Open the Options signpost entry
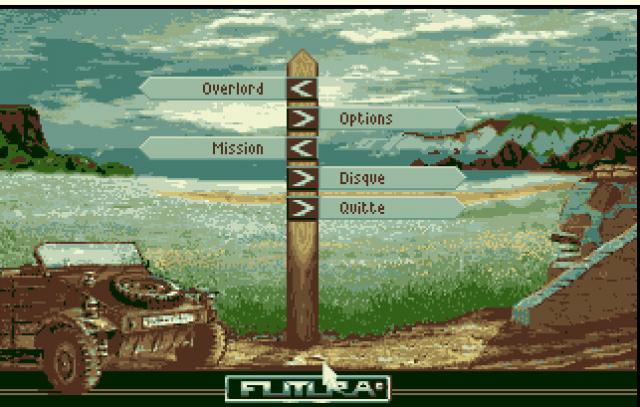Screen dimensions: 640x407 point(366,119)
